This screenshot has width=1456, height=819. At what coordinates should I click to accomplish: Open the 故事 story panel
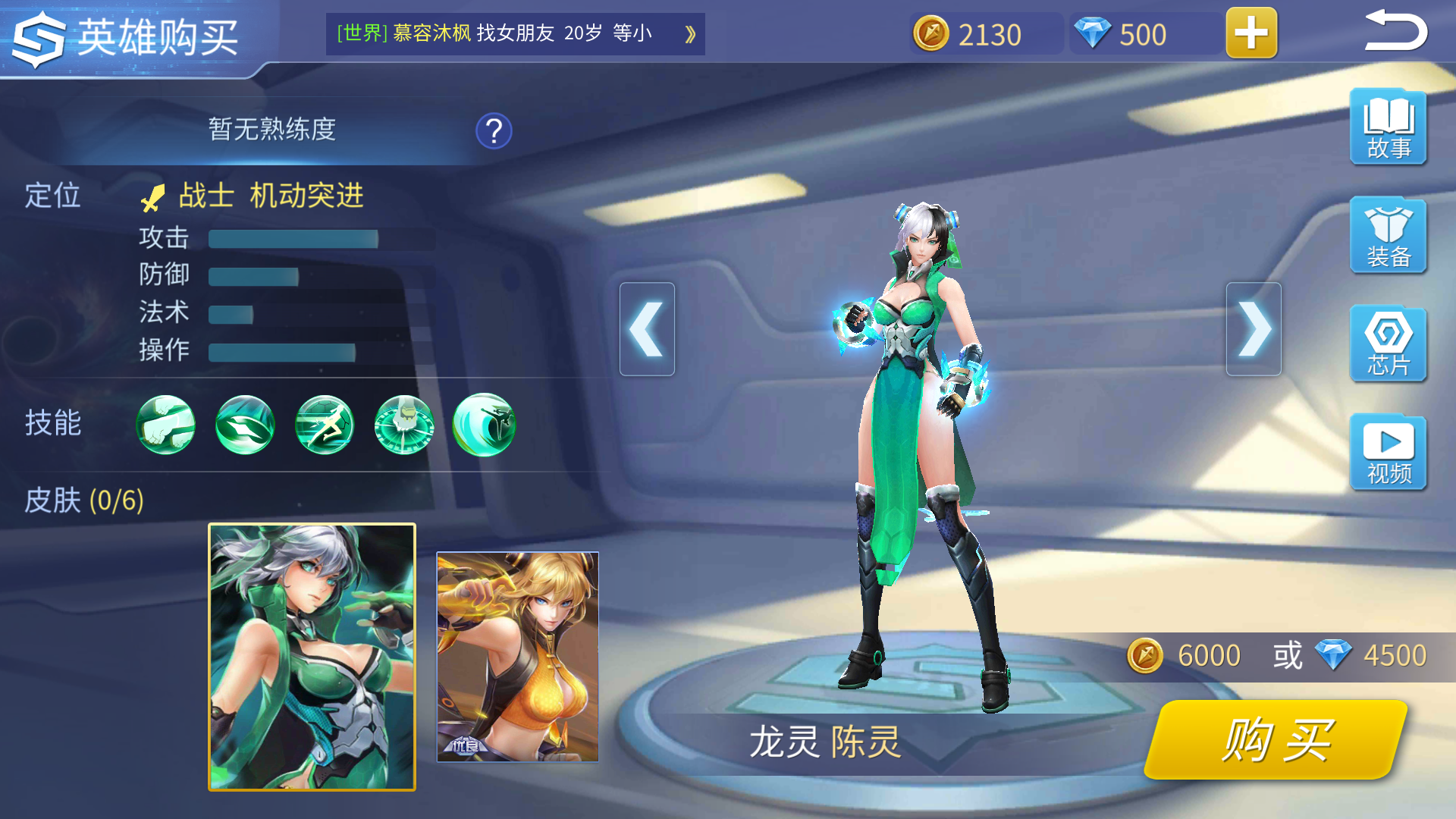tap(1388, 127)
